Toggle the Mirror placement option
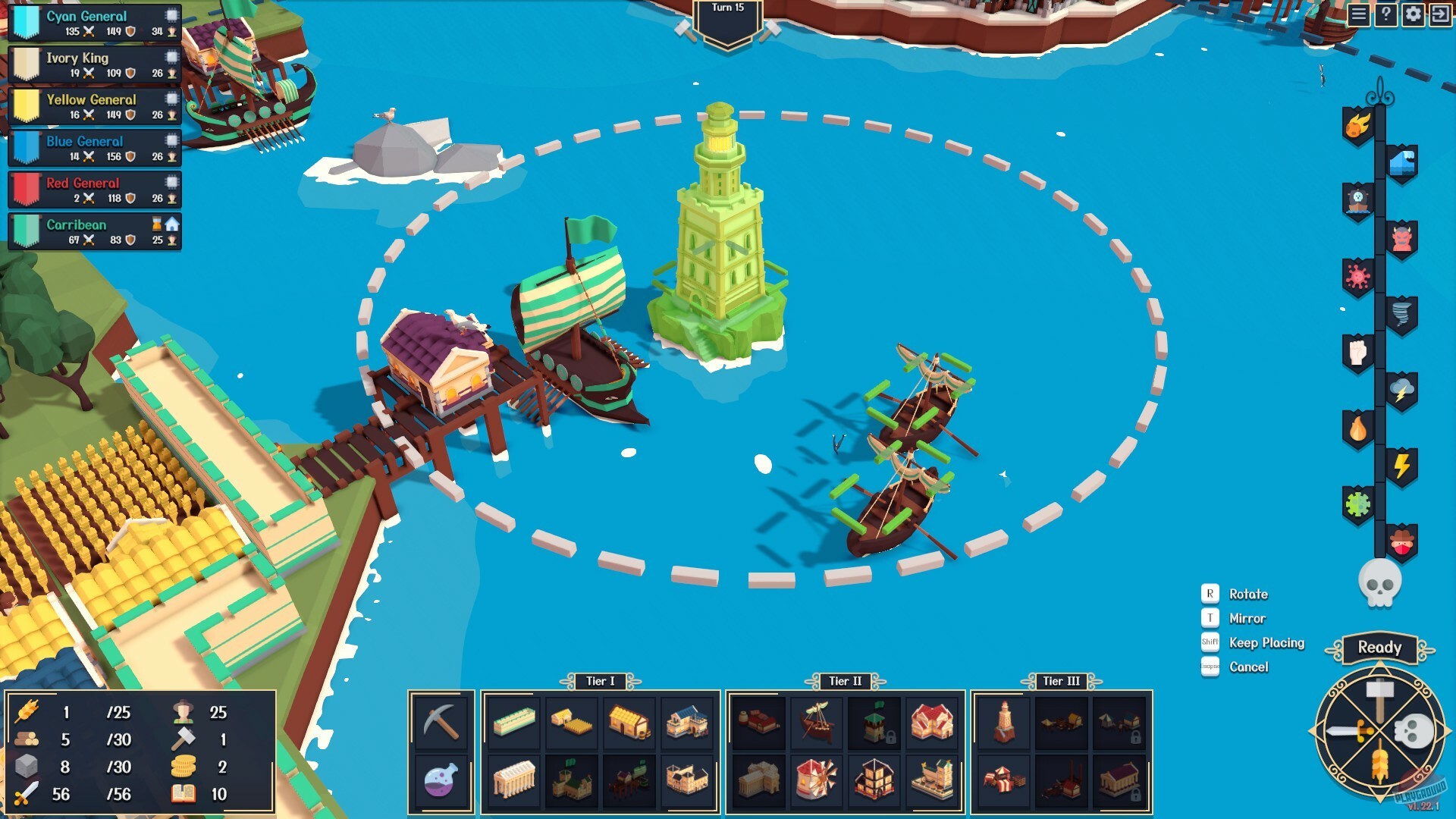Viewport: 1456px width, 819px height. pos(1247,618)
